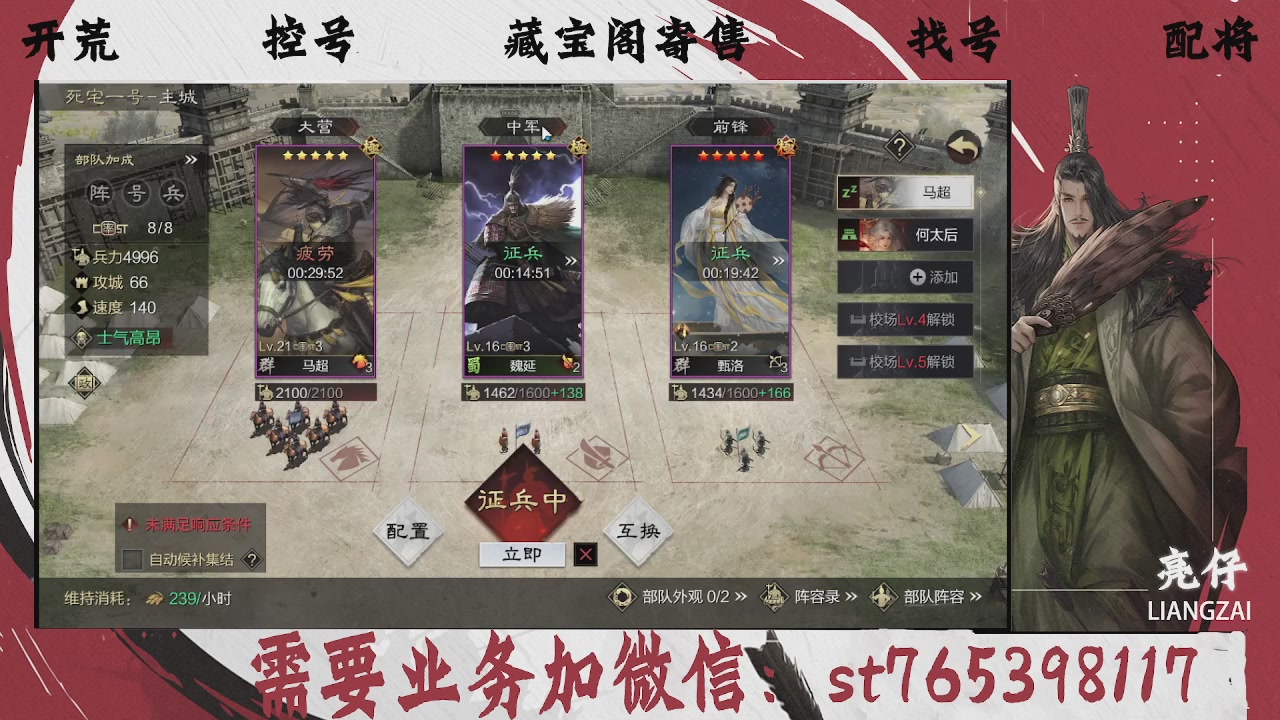Click the 添加 plus icon to add a unit
The height and width of the screenshot is (720, 1280).
pyautogui.click(x=916, y=277)
